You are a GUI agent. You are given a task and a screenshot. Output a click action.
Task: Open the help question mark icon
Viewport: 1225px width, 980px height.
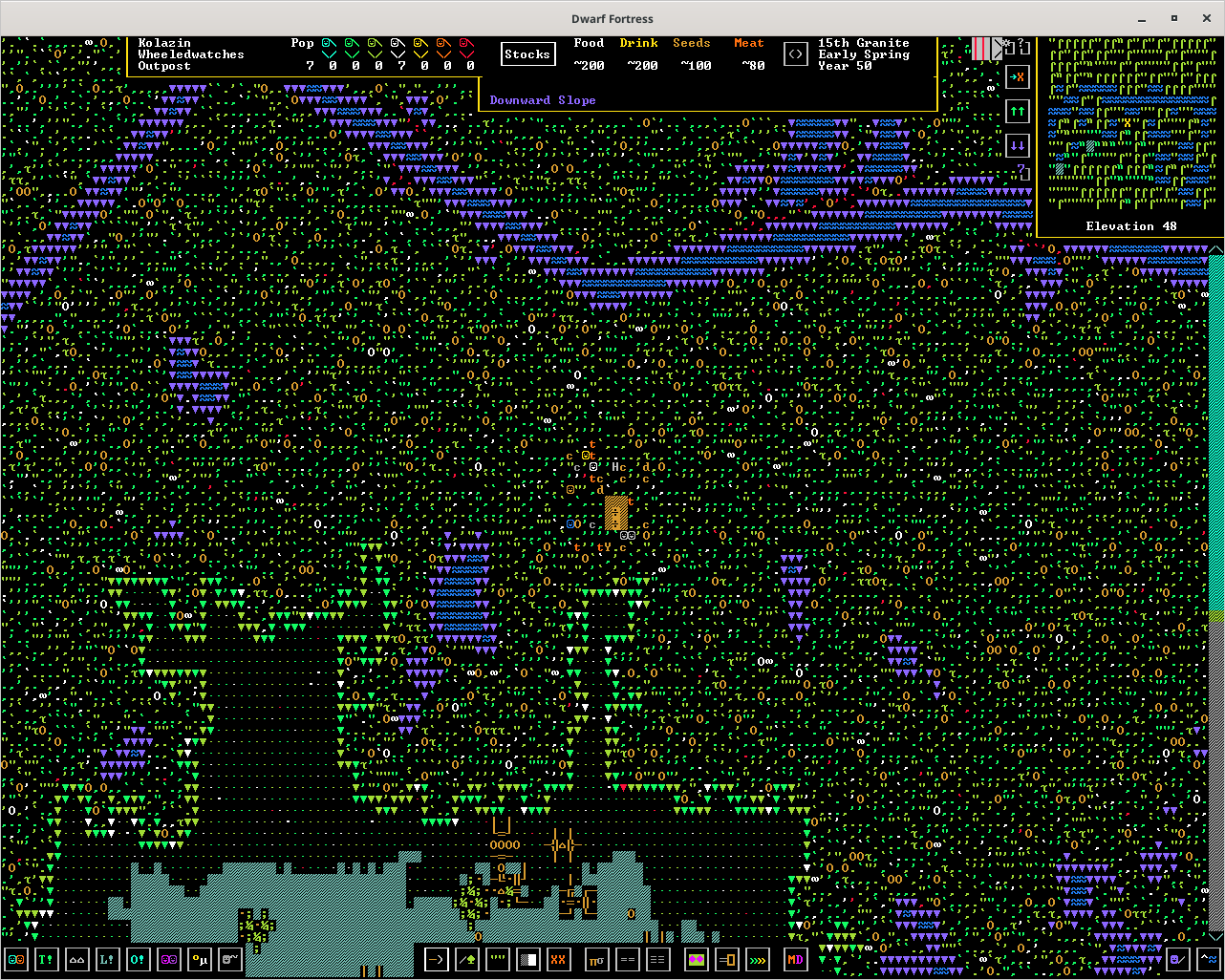click(x=1021, y=43)
